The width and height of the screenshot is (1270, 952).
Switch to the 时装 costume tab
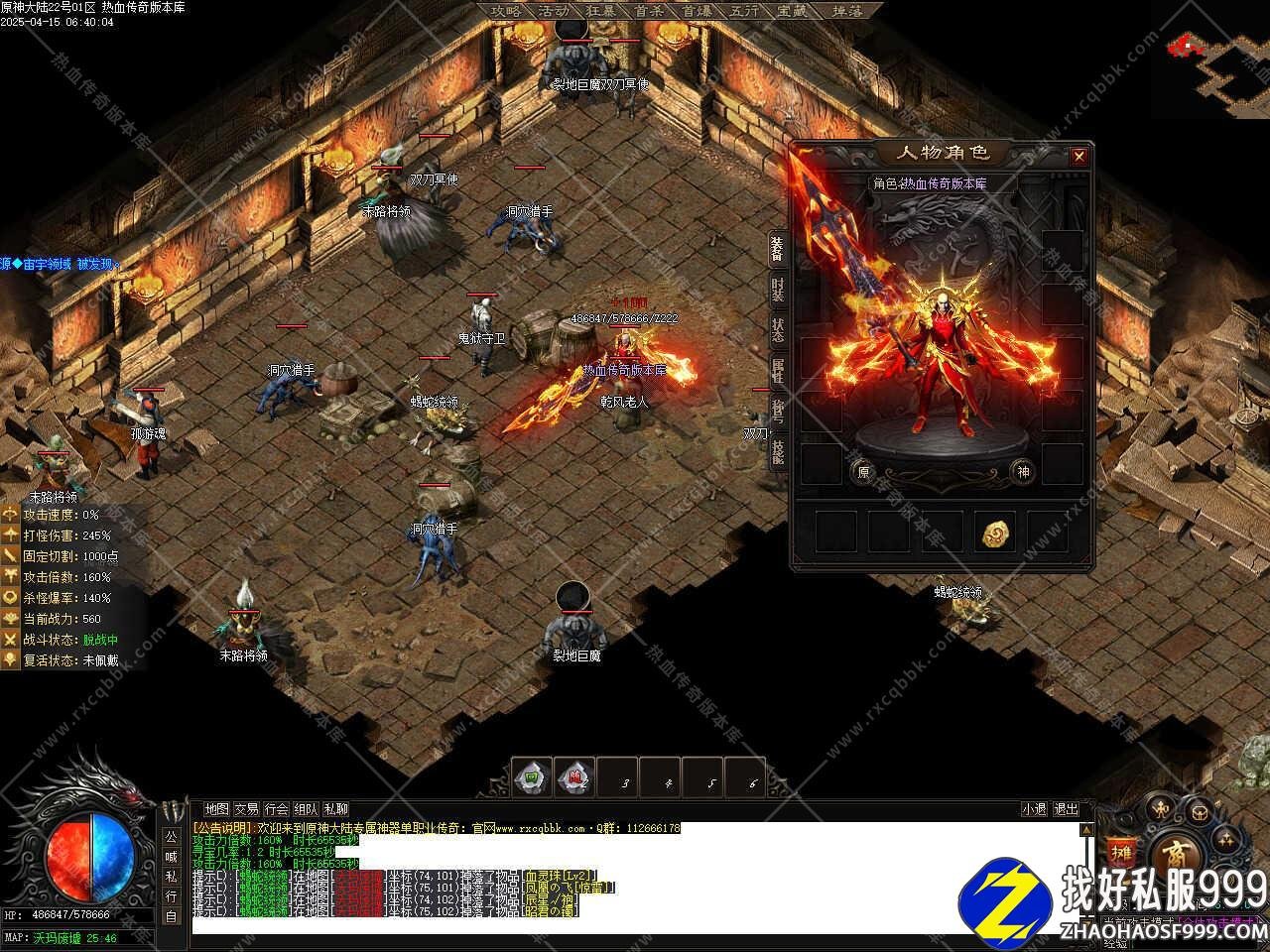(778, 289)
